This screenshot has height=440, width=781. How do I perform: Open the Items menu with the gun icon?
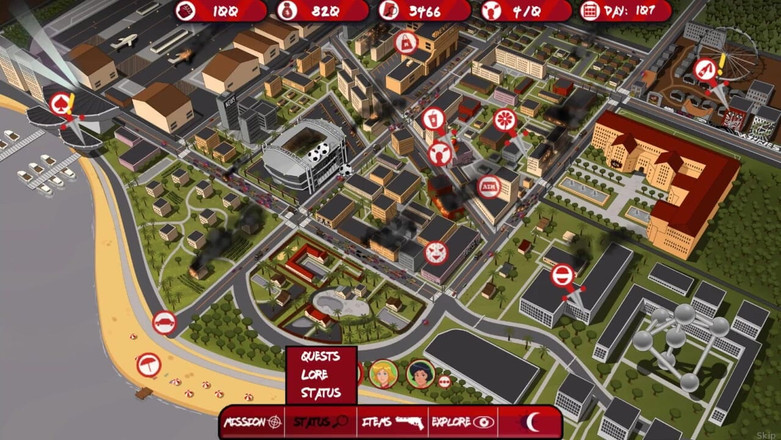[x=391, y=422]
